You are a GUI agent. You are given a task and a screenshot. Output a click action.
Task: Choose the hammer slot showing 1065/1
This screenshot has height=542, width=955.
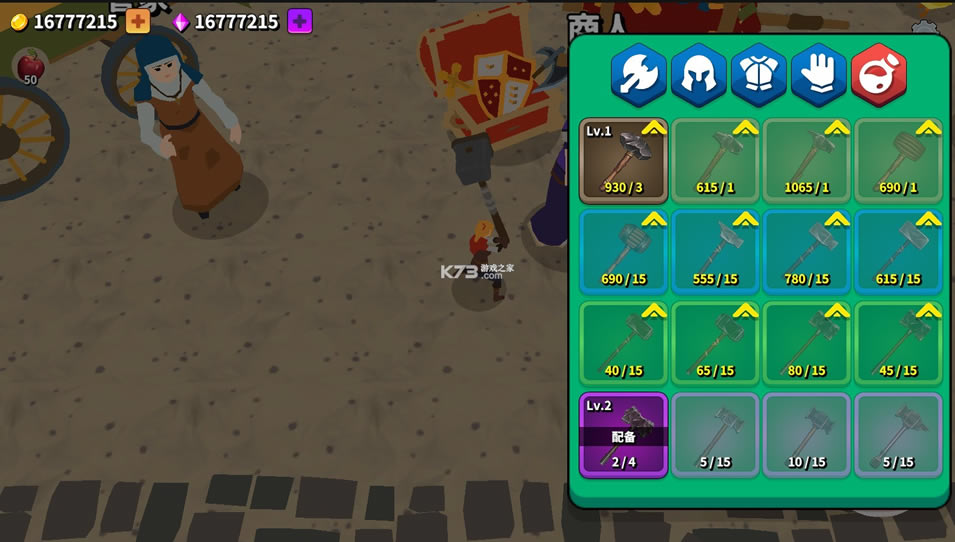(806, 161)
